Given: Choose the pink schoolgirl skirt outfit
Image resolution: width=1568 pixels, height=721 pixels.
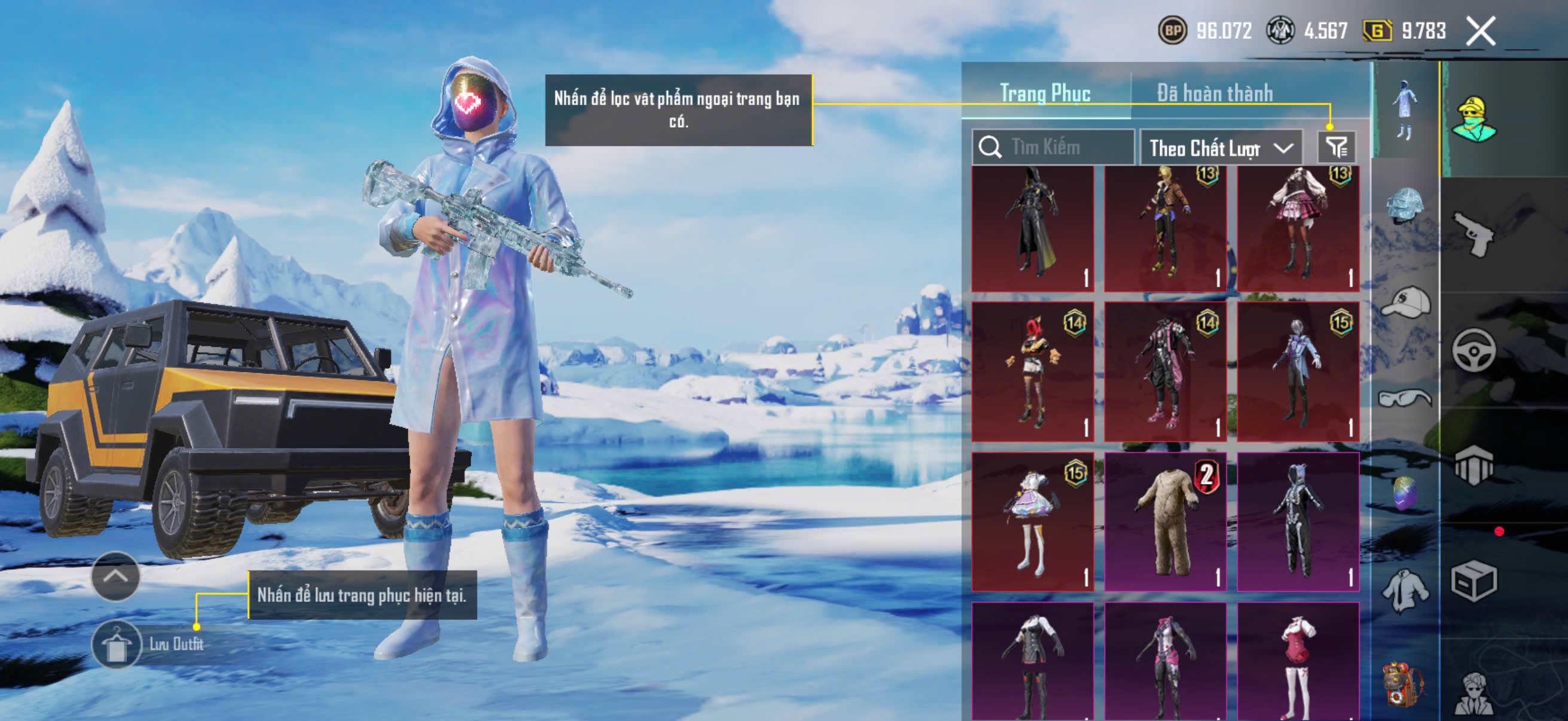Looking at the screenshot, I should [1298, 228].
